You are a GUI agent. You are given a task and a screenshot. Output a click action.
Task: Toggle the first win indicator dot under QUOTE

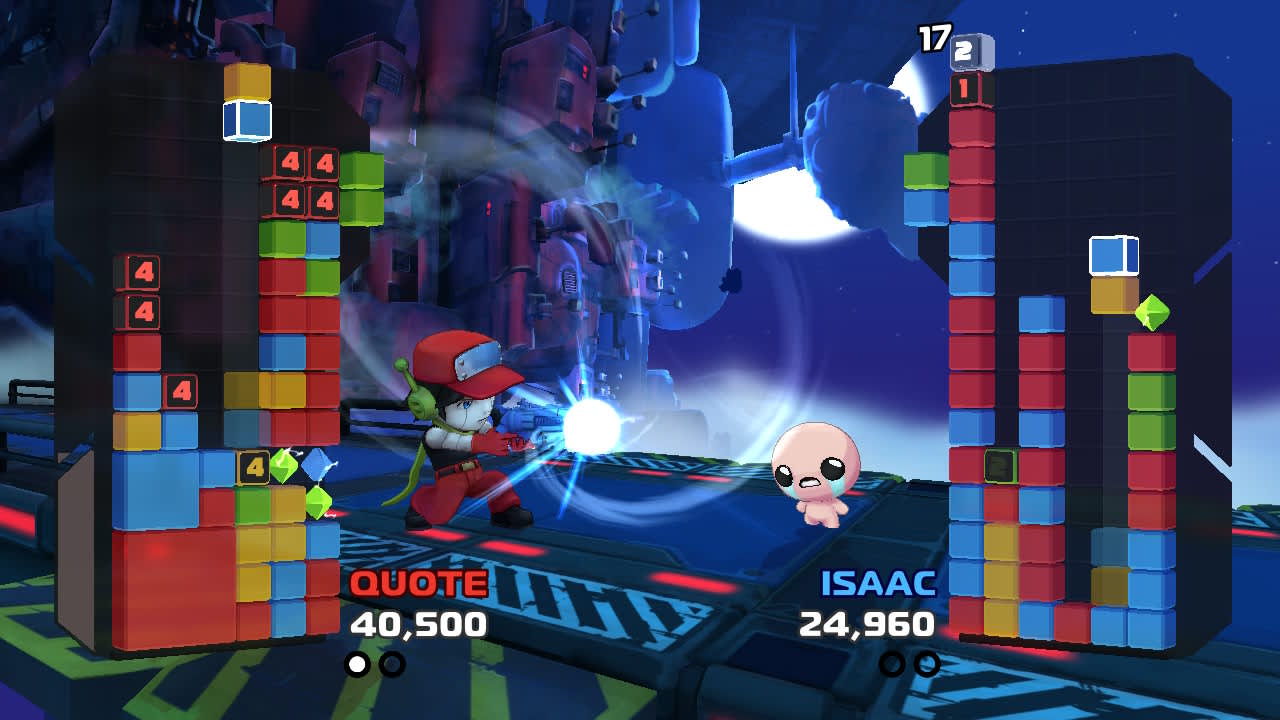tap(356, 662)
